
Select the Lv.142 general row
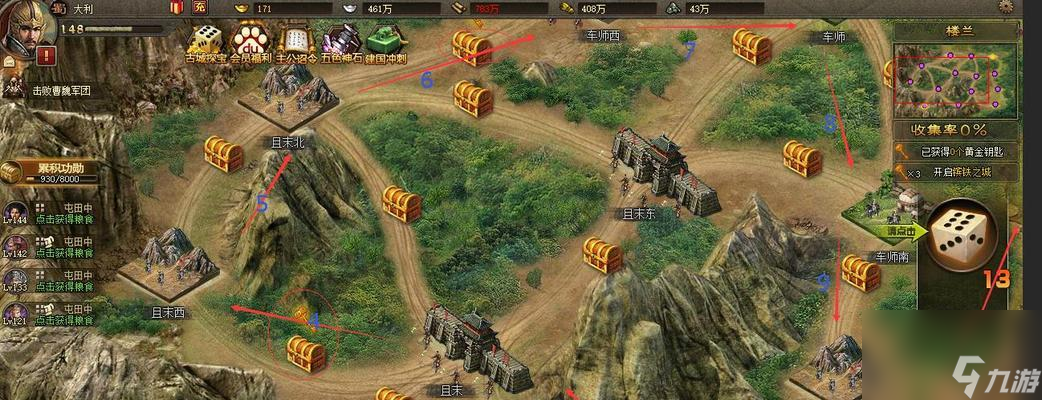[52, 249]
